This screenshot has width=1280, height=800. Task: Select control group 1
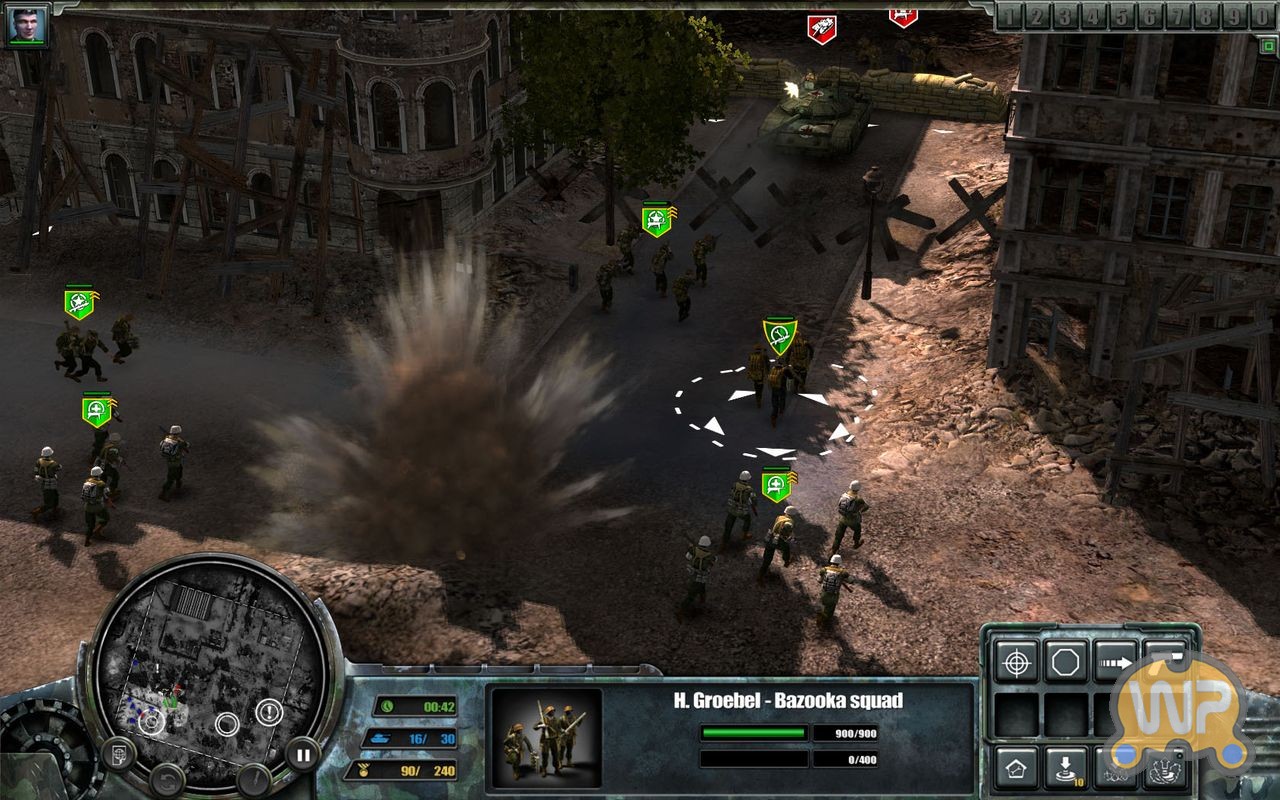pyautogui.click(x=1009, y=17)
